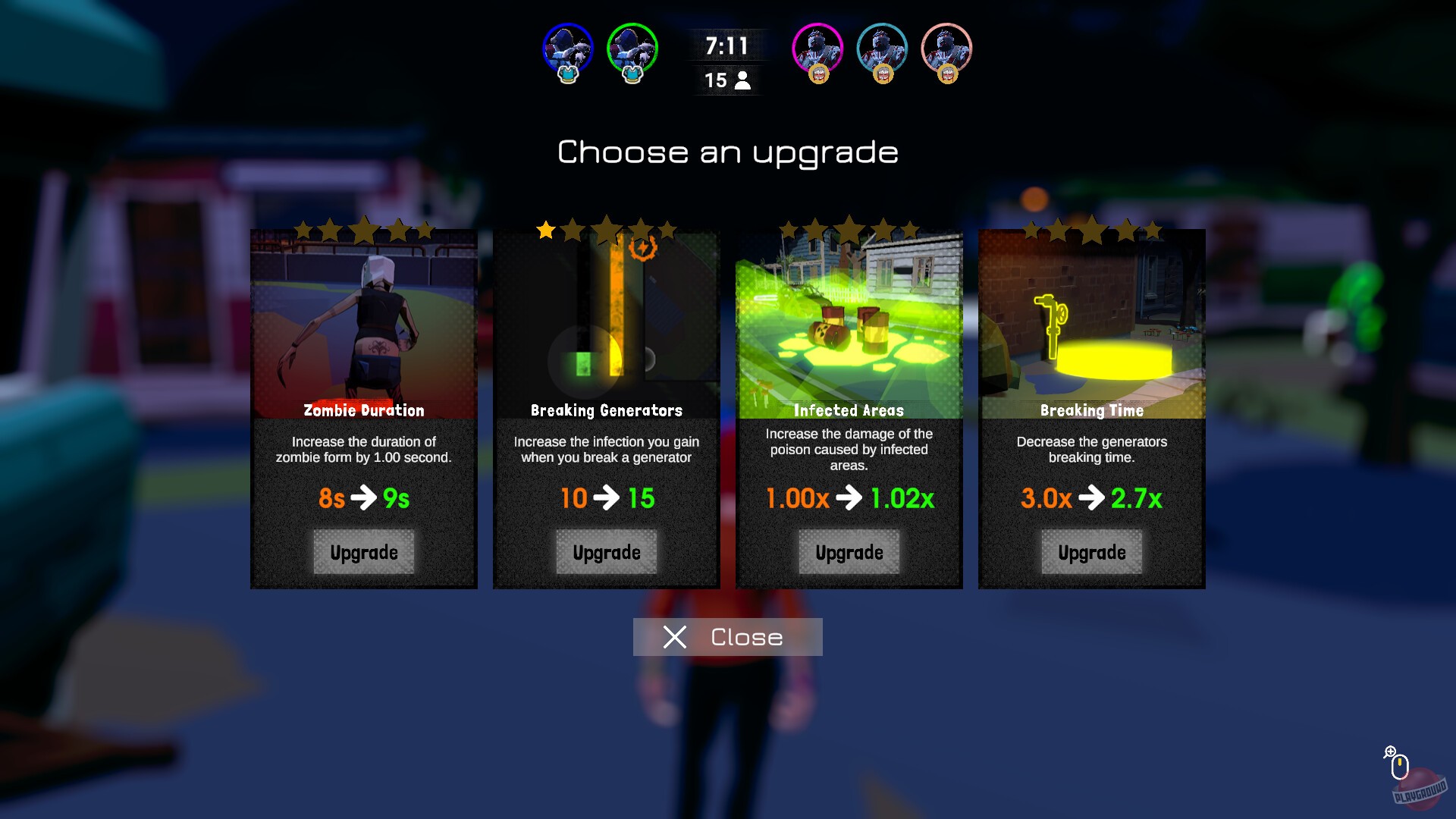The image size is (1456, 819).
Task: Click the generator progress bar thumbnail
Action: pos(607,318)
